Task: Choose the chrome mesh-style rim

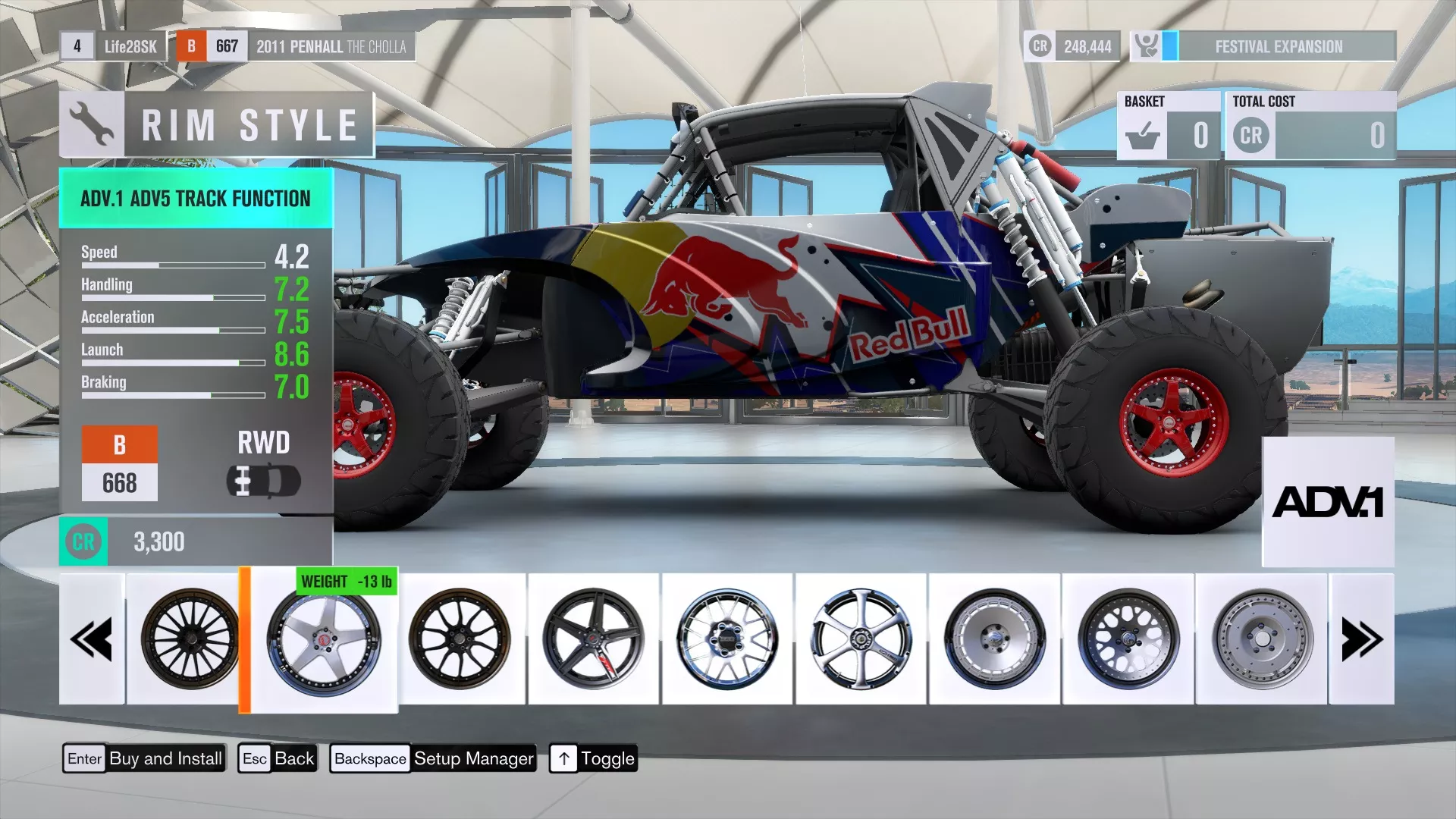Action: point(727,639)
